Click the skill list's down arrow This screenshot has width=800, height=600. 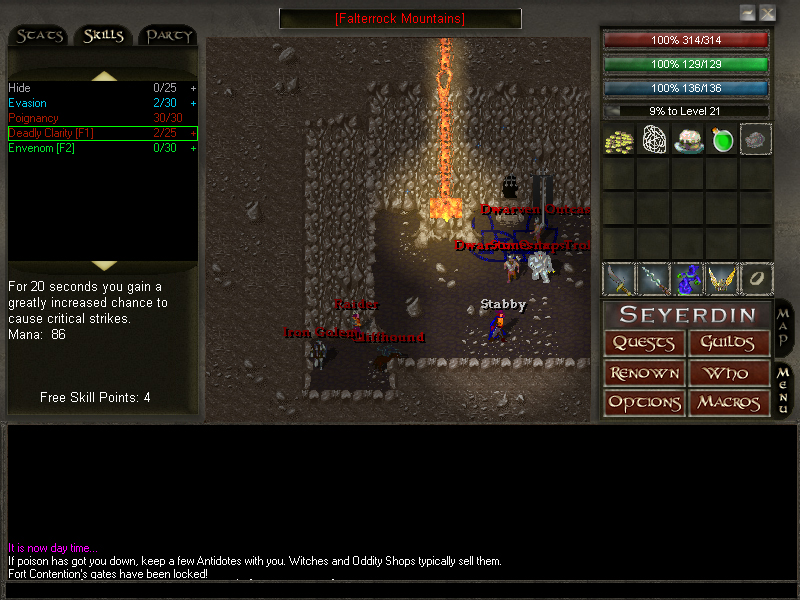[104, 265]
